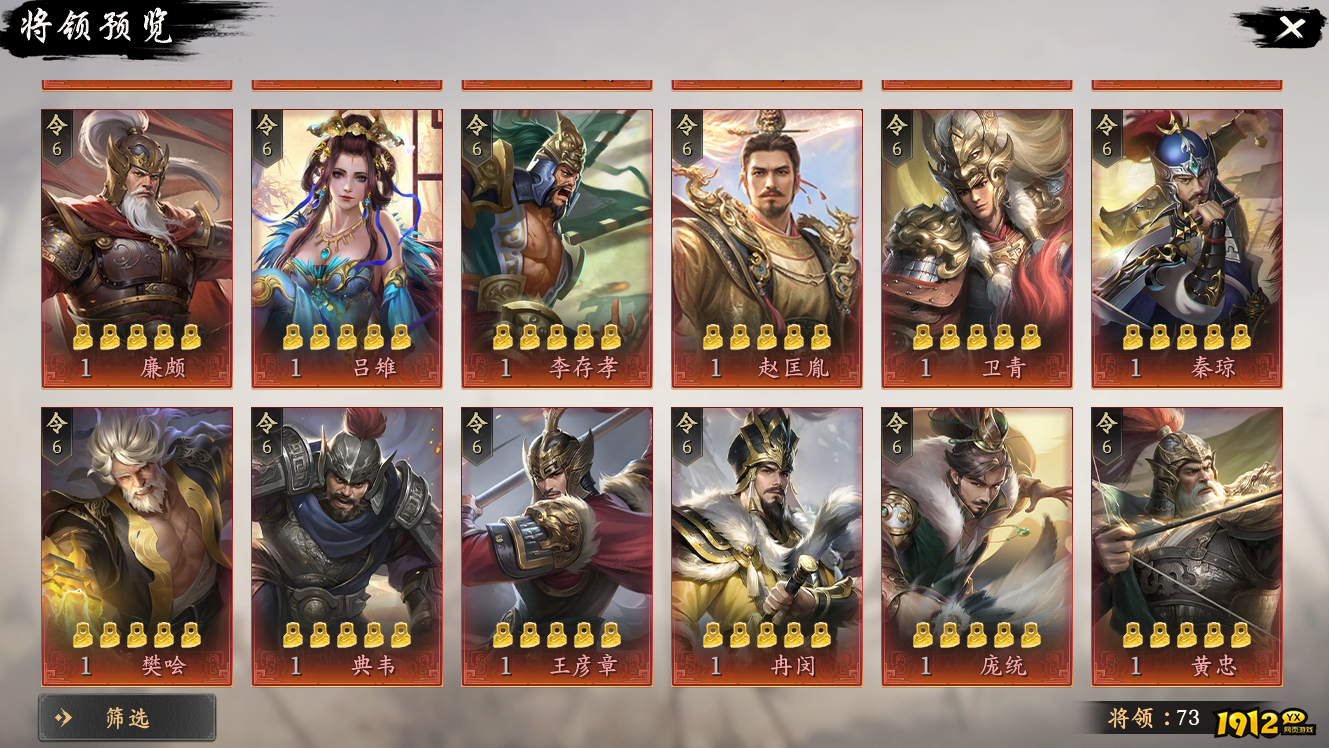Choose the 樊哙 general card

point(137,546)
